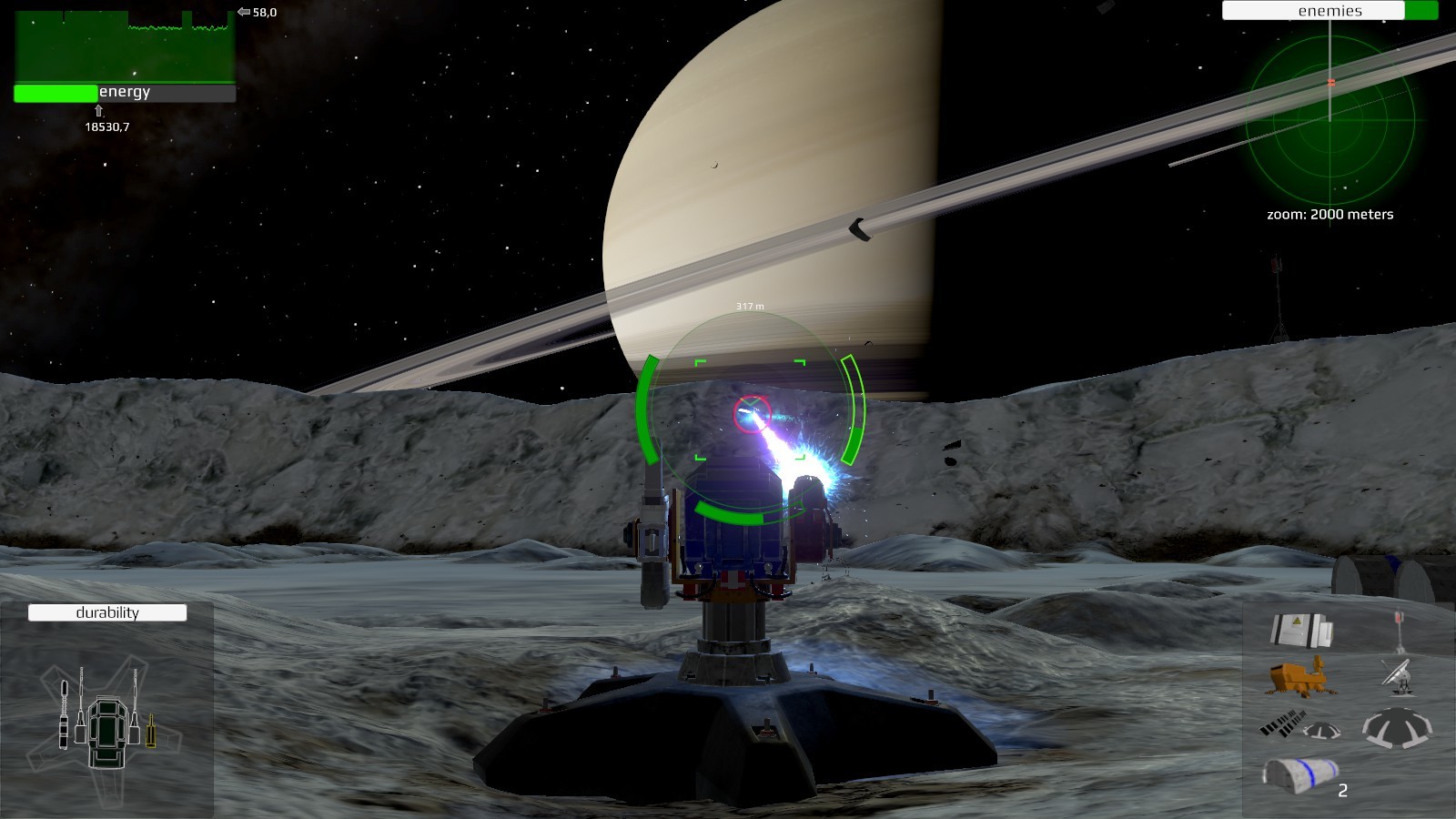This screenshot has height=819, width=1456.
Task: Adjust the green energy bar
Action: point(55,92)
